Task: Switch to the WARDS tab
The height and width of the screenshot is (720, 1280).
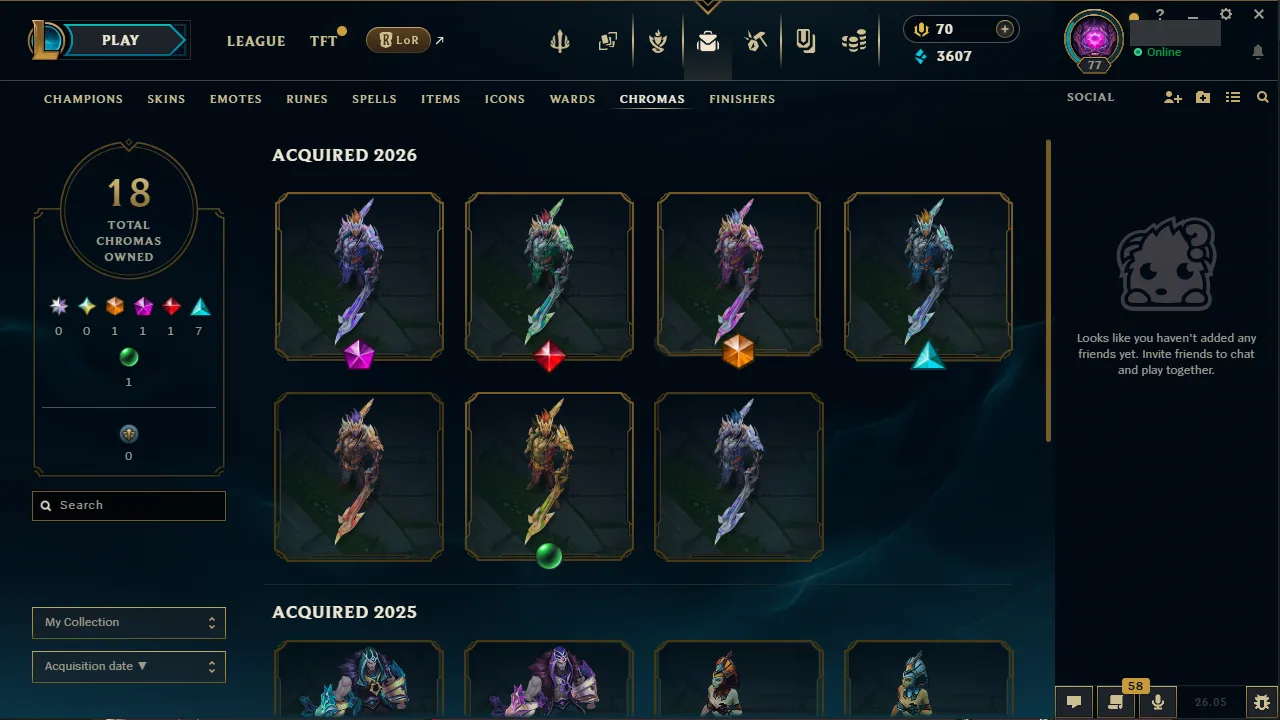Action: click(572, 99)
